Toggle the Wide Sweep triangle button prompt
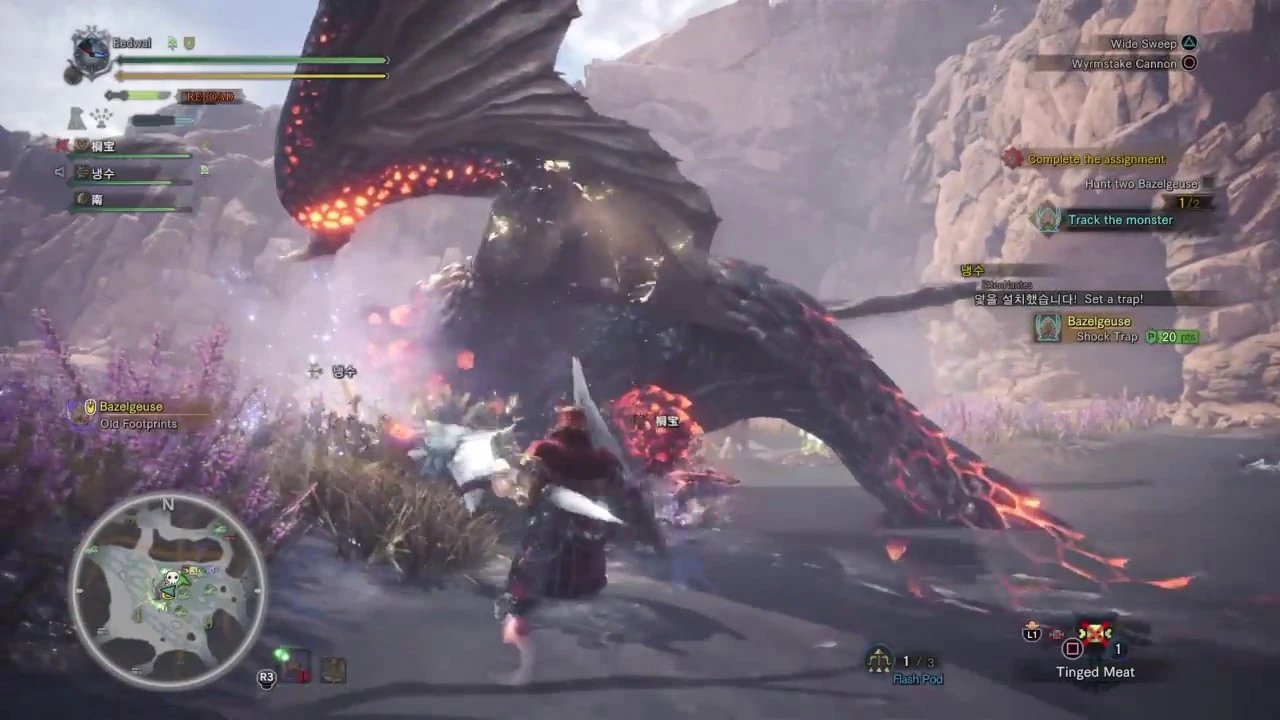Image resolution: width=1280 pixels, height=720 pixels. (x=1189, y=43)
